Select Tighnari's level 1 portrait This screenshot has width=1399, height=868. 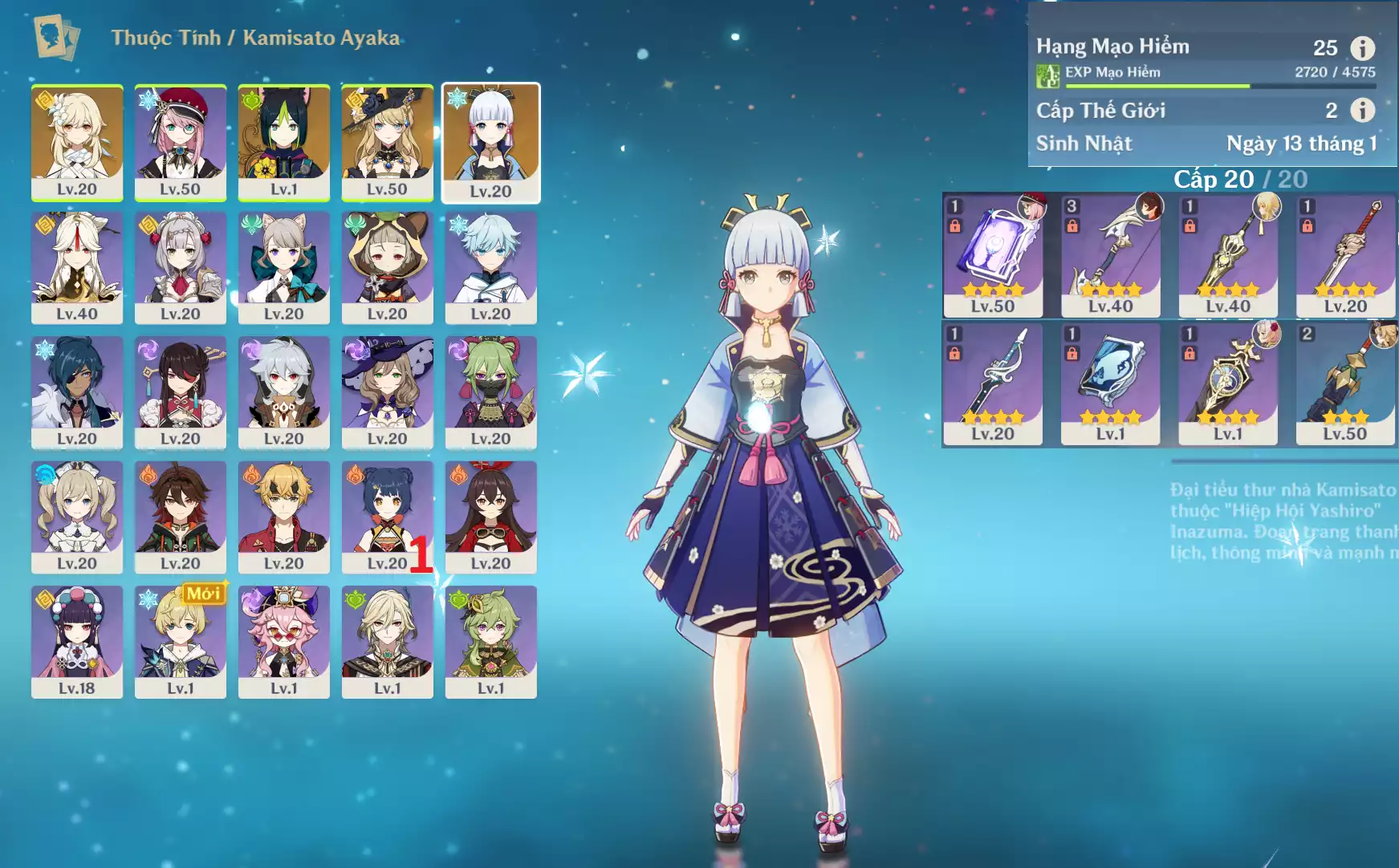coord(283,142)
